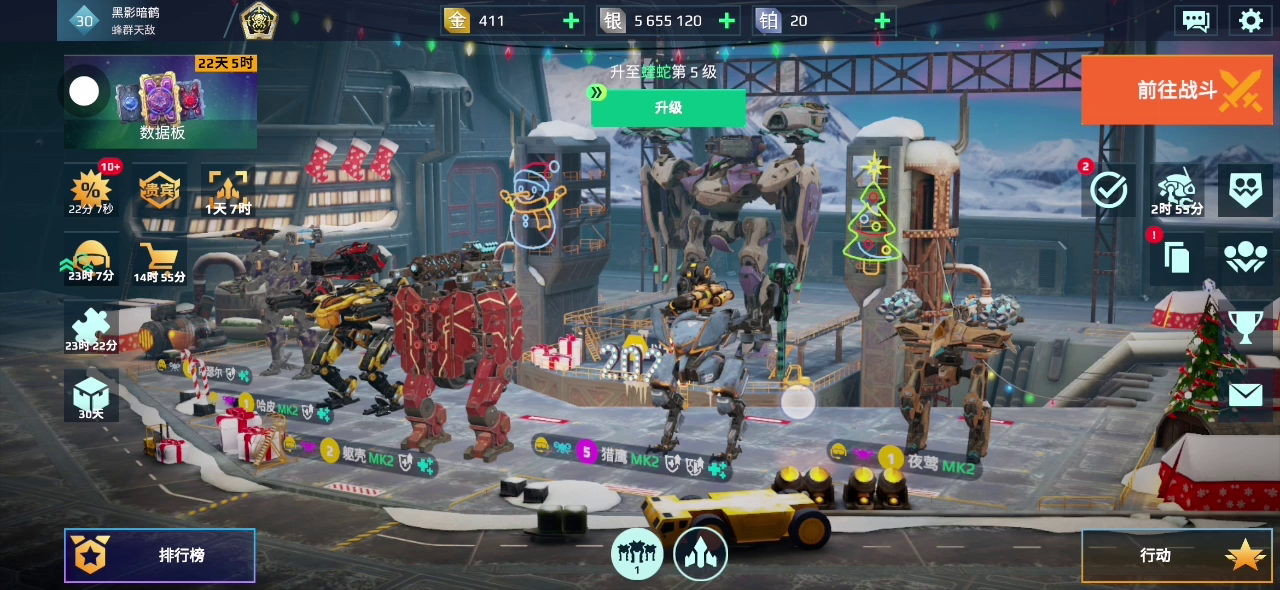1280x590 pixels.
Task: Tap the green 升级 upgrade button
Action: point(668,107)
